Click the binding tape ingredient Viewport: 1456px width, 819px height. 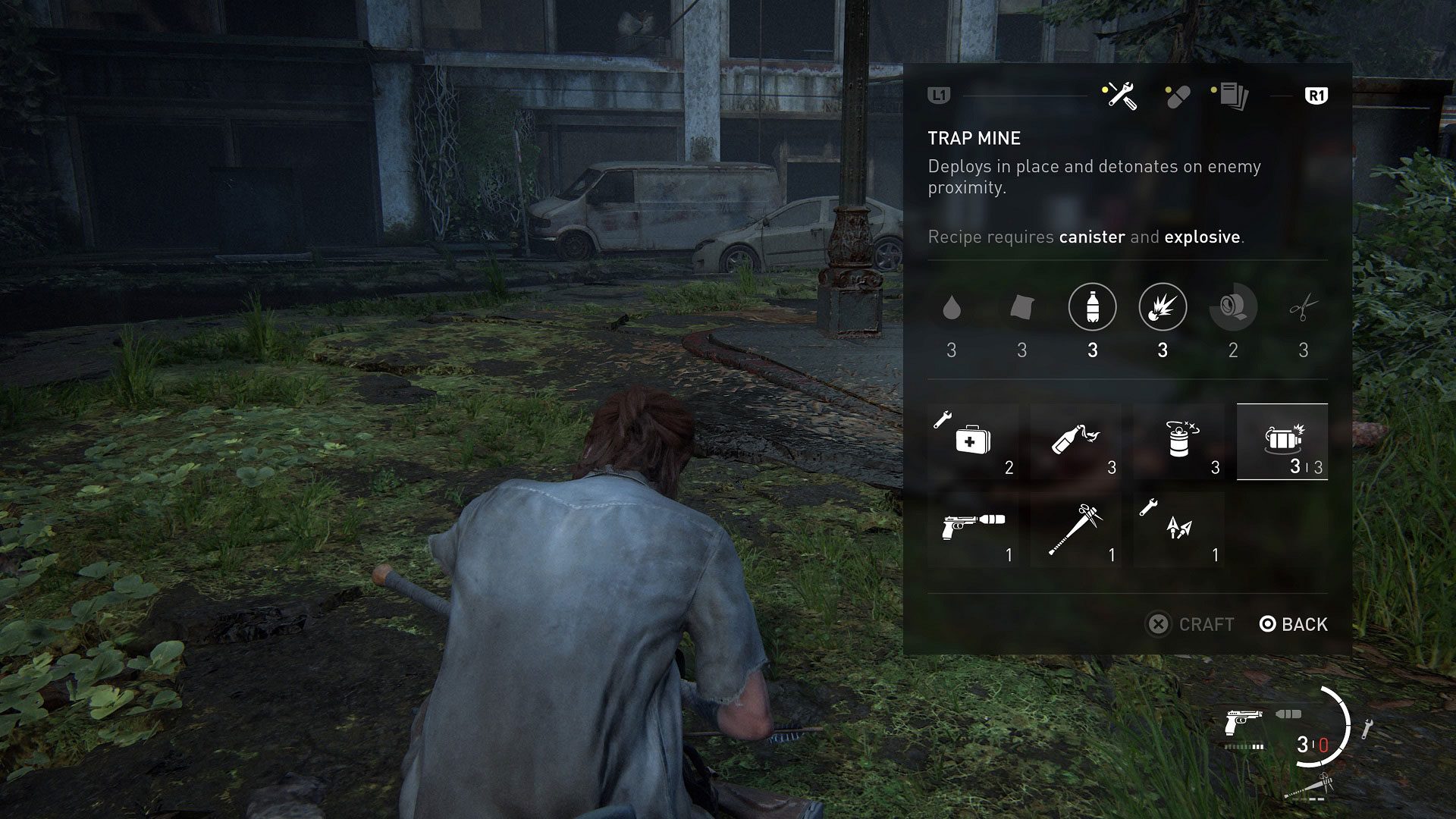pos(1233,307)
